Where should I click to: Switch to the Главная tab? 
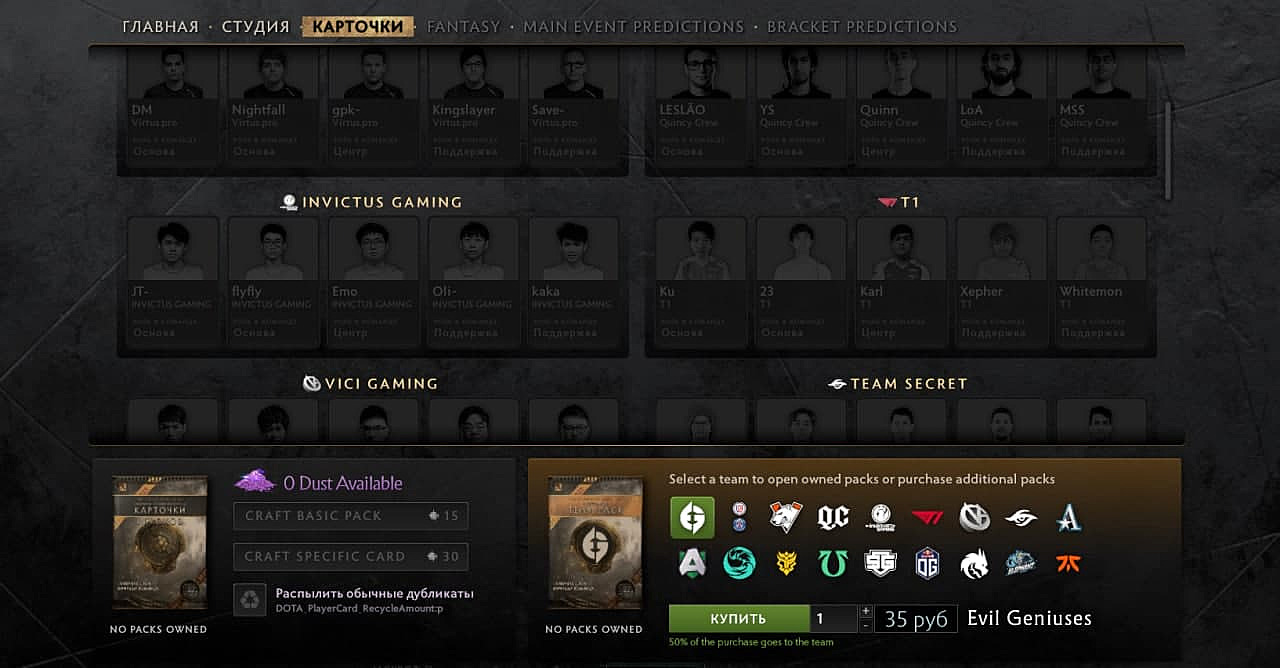160,27
